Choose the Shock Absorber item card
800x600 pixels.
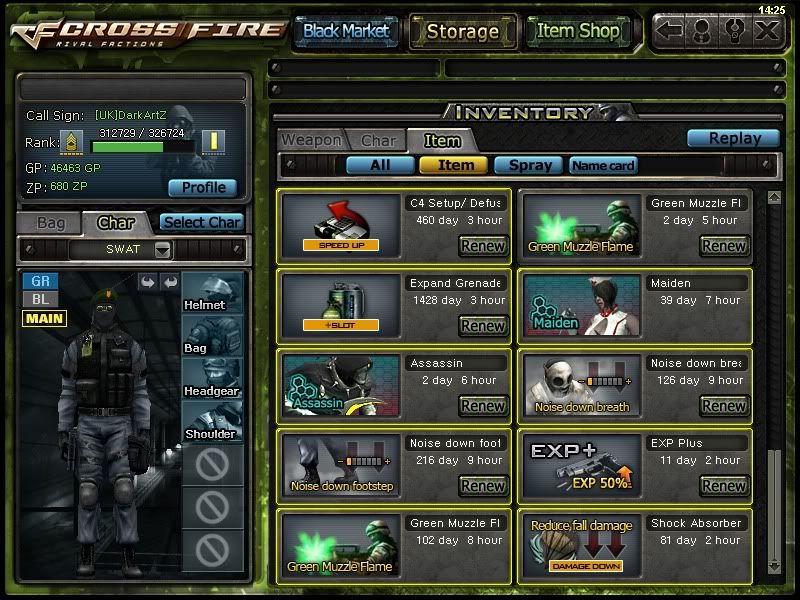coord(580,545)
